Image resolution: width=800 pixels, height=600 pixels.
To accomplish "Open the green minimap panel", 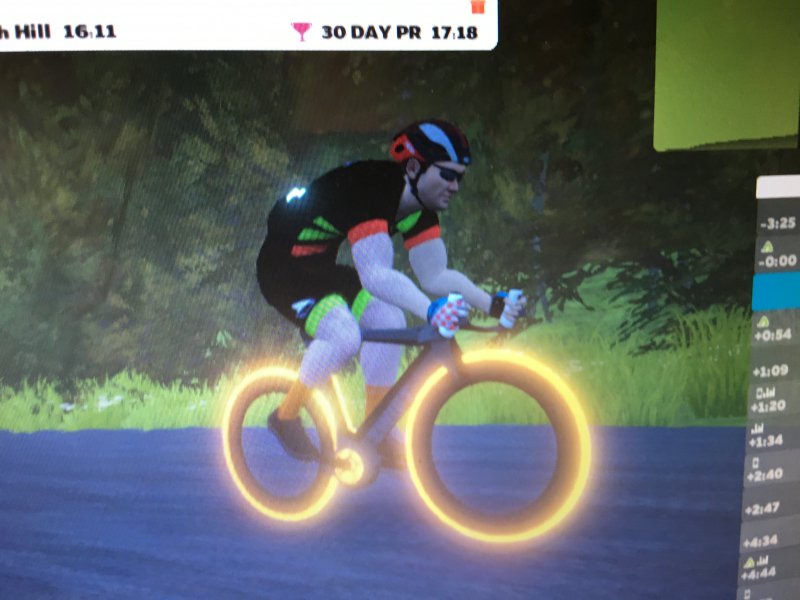I will pyautogui.click(x=728, y=75).
